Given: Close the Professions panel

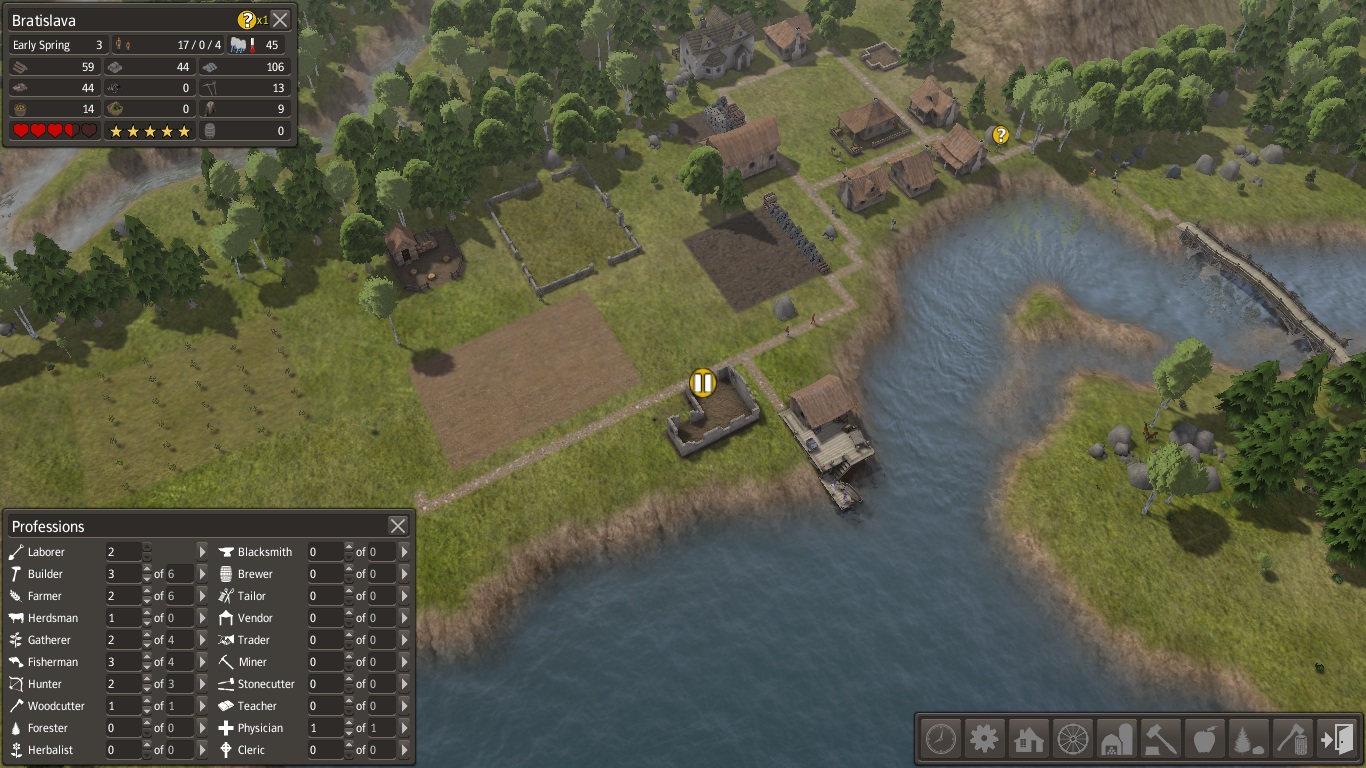Looking at the screenshot, I should (398, 526).
